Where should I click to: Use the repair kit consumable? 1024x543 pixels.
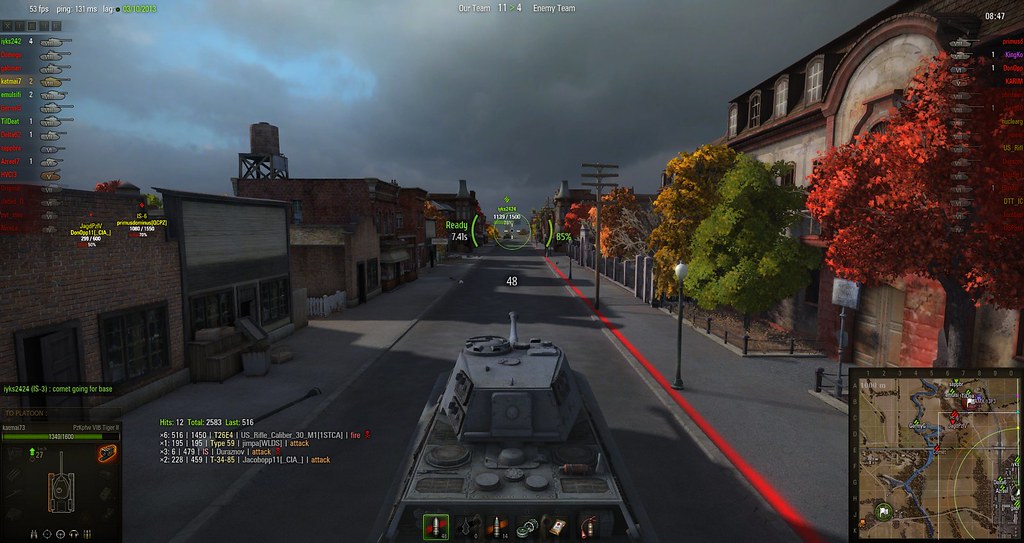pos(528,527)
